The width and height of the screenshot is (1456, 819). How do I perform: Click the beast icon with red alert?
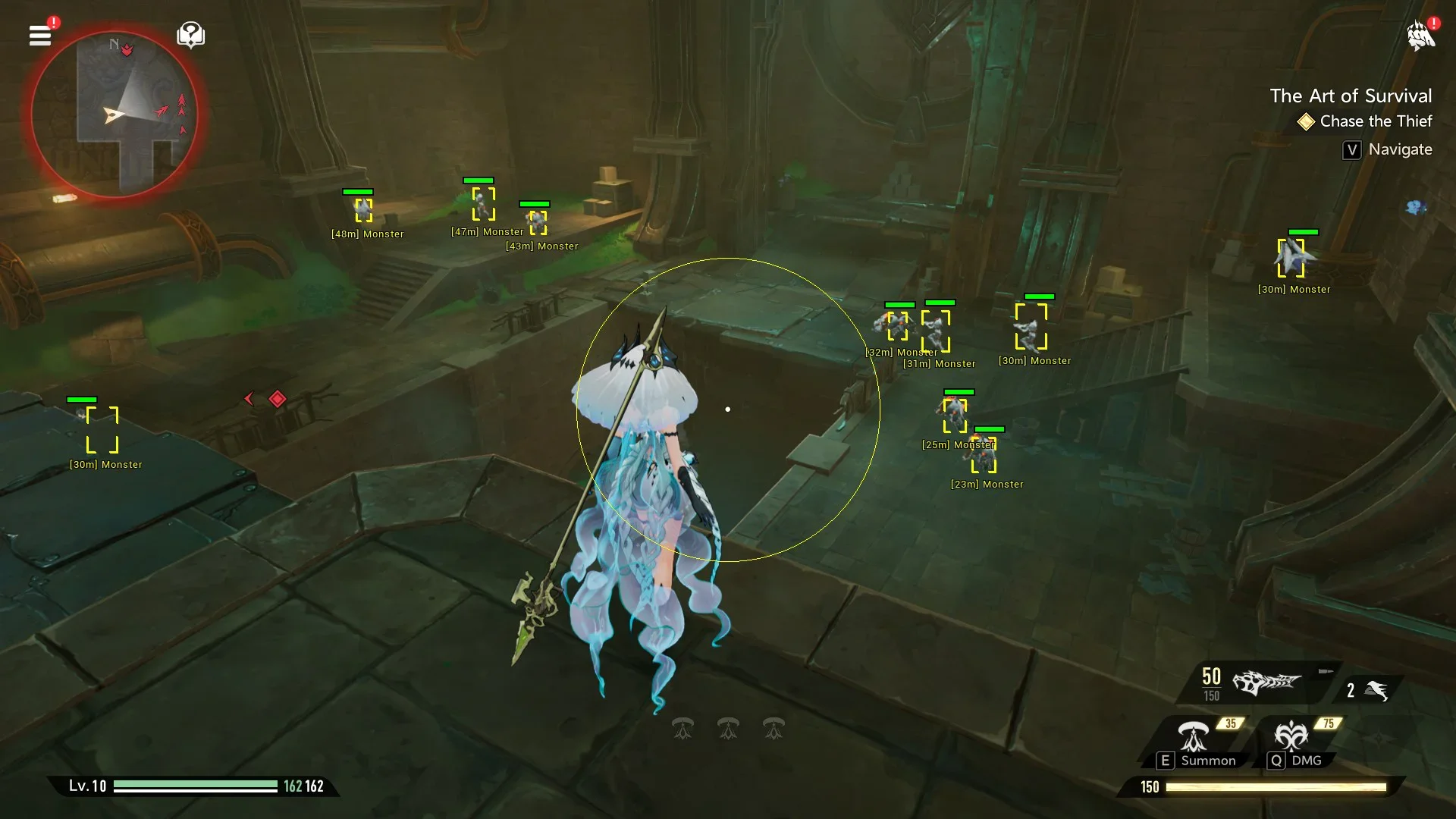coord(1420,36)
